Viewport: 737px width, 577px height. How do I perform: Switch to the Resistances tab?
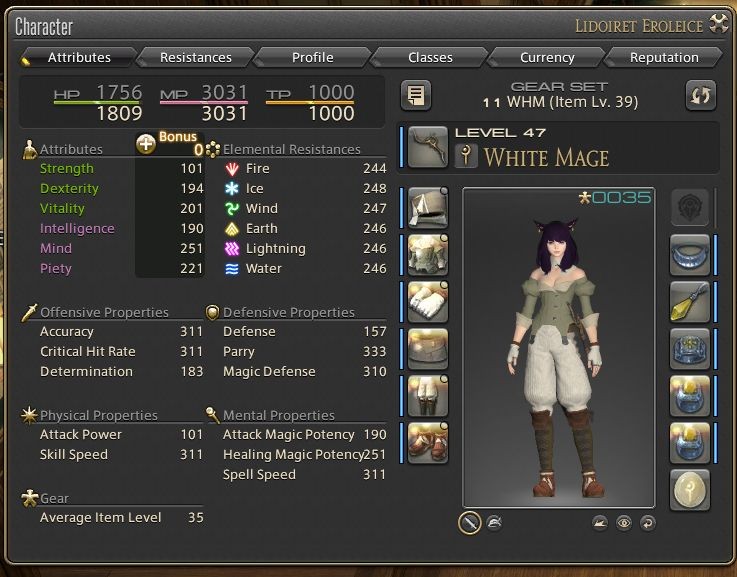tap(195, 57)
